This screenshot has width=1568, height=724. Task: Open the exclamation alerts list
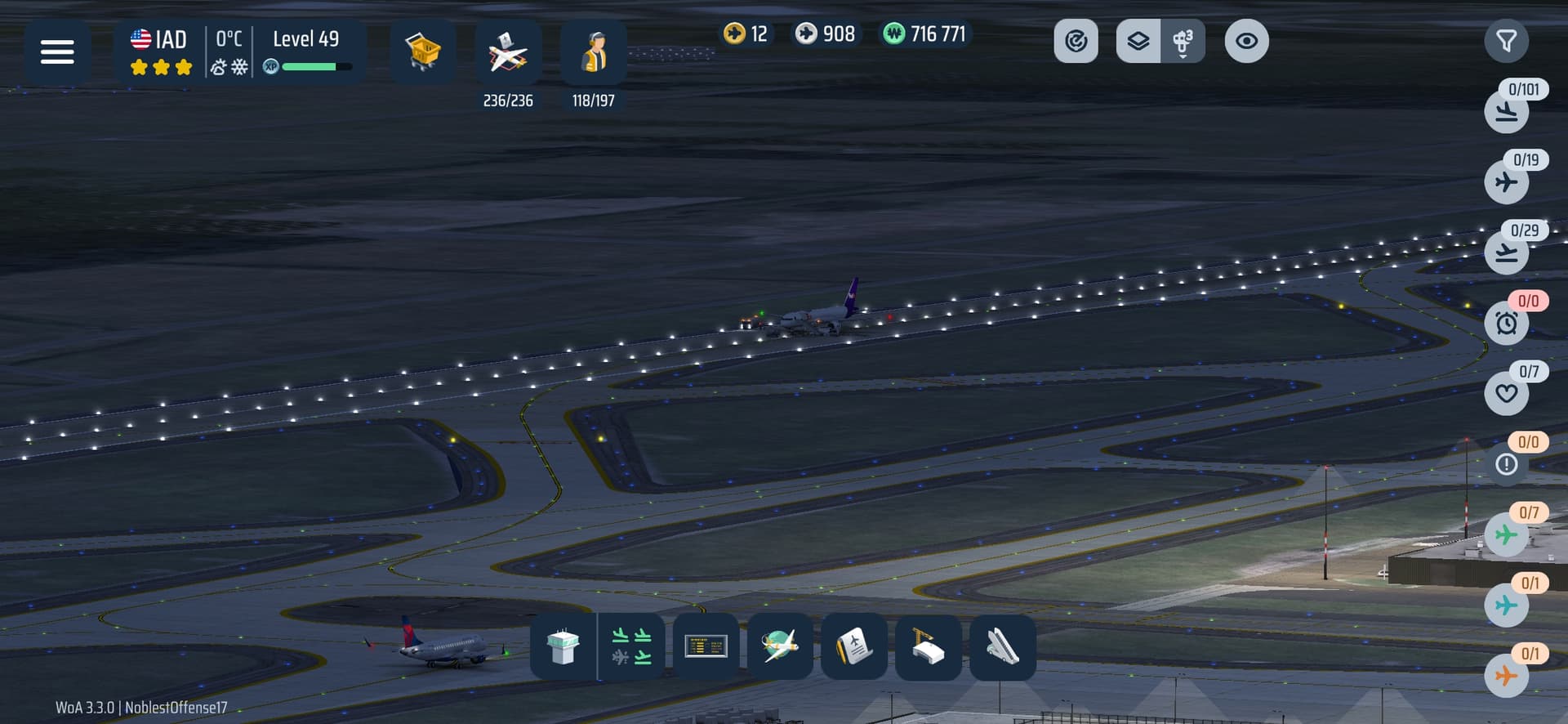pyautogui.click(x=1506, y=464)
